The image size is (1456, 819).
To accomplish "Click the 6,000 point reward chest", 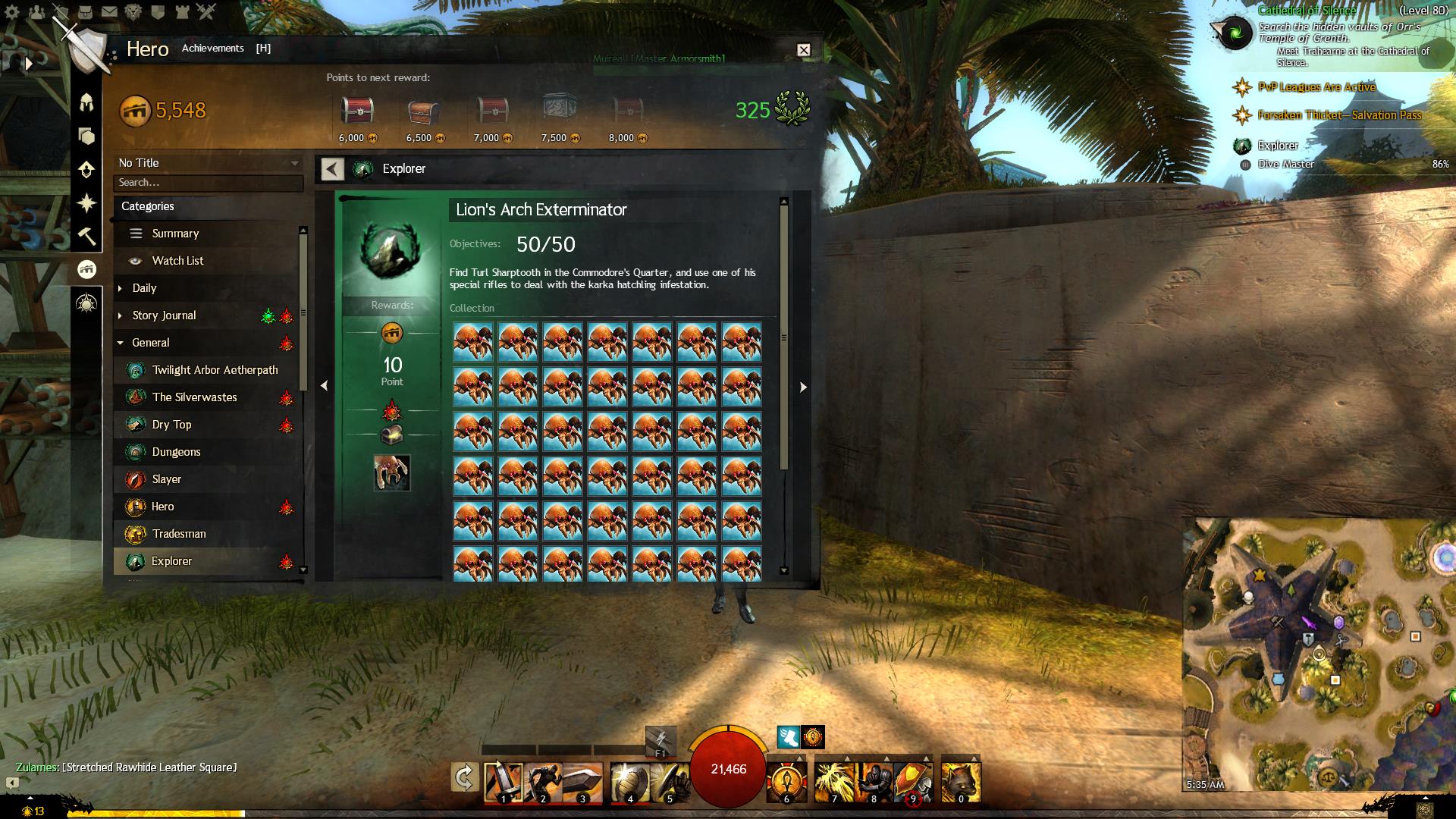I will coord(356,111).
